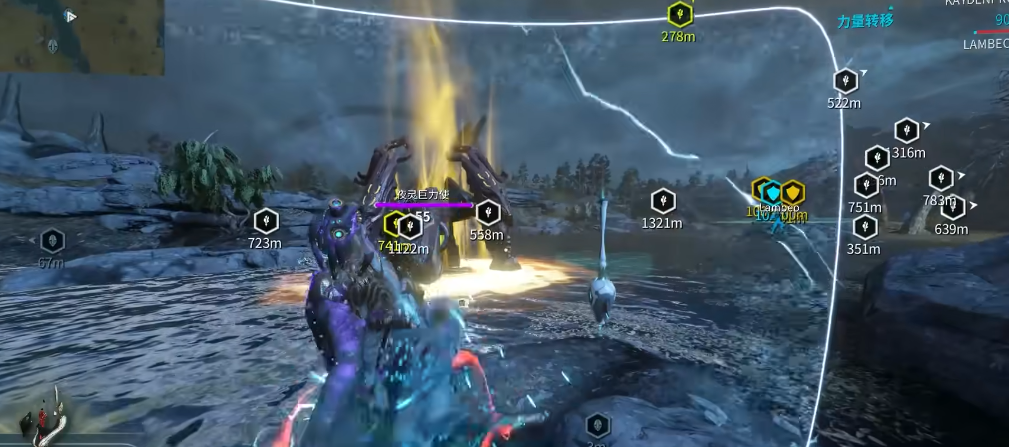Screen dimensions: 1009x447
Task: Select the blue shield Lambeo marker
Action: tap(772, 192)
